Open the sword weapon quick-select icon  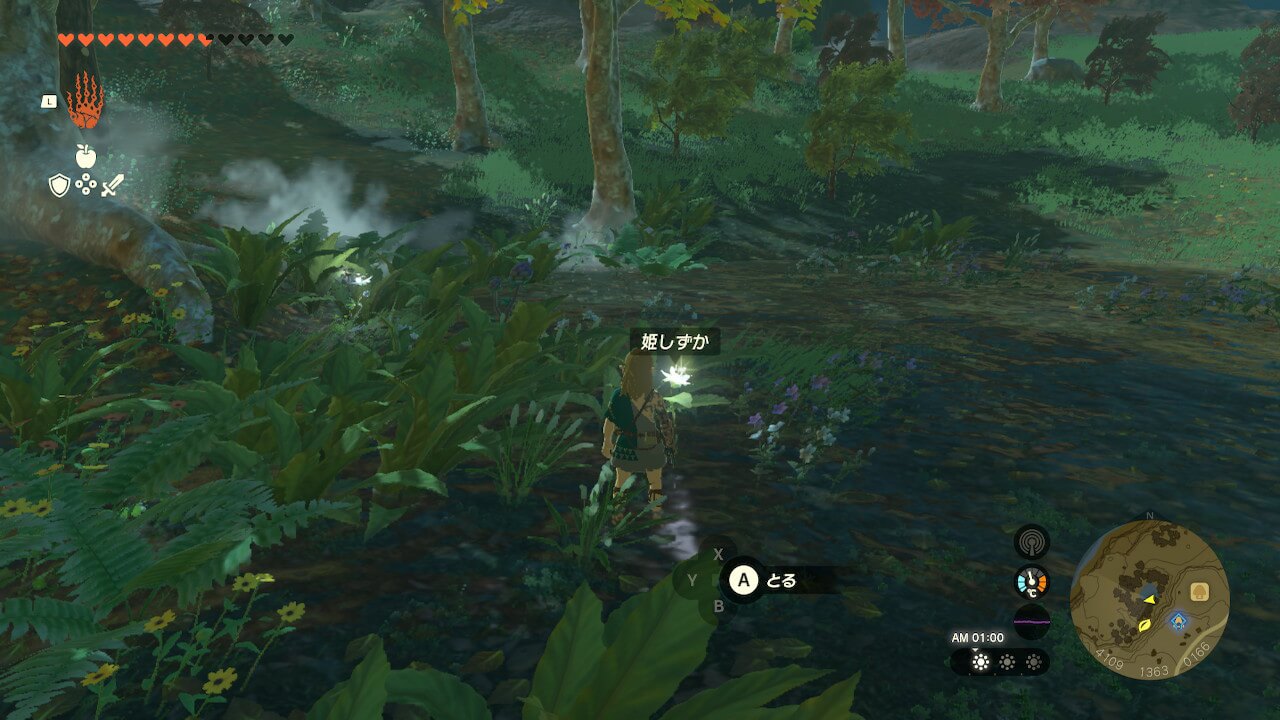pyautogui.click(x=112, y=185)
